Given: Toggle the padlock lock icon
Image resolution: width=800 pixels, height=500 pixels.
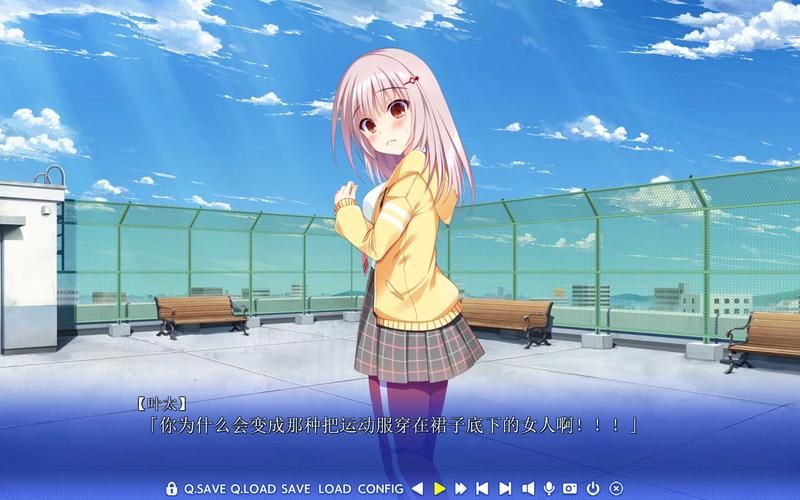Looking at the screenshot, I should 172,488.
